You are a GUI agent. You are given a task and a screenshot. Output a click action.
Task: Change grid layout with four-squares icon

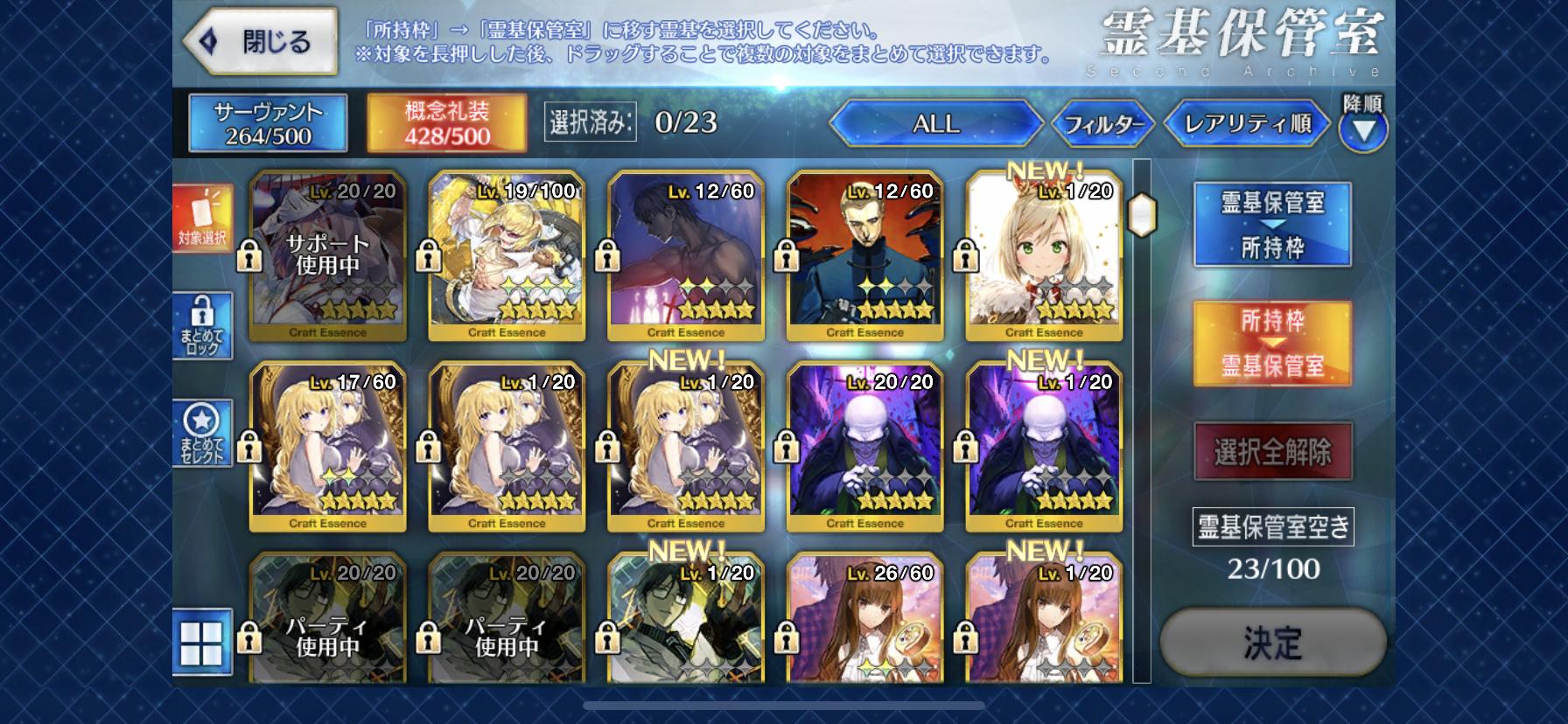coord(203,643)
